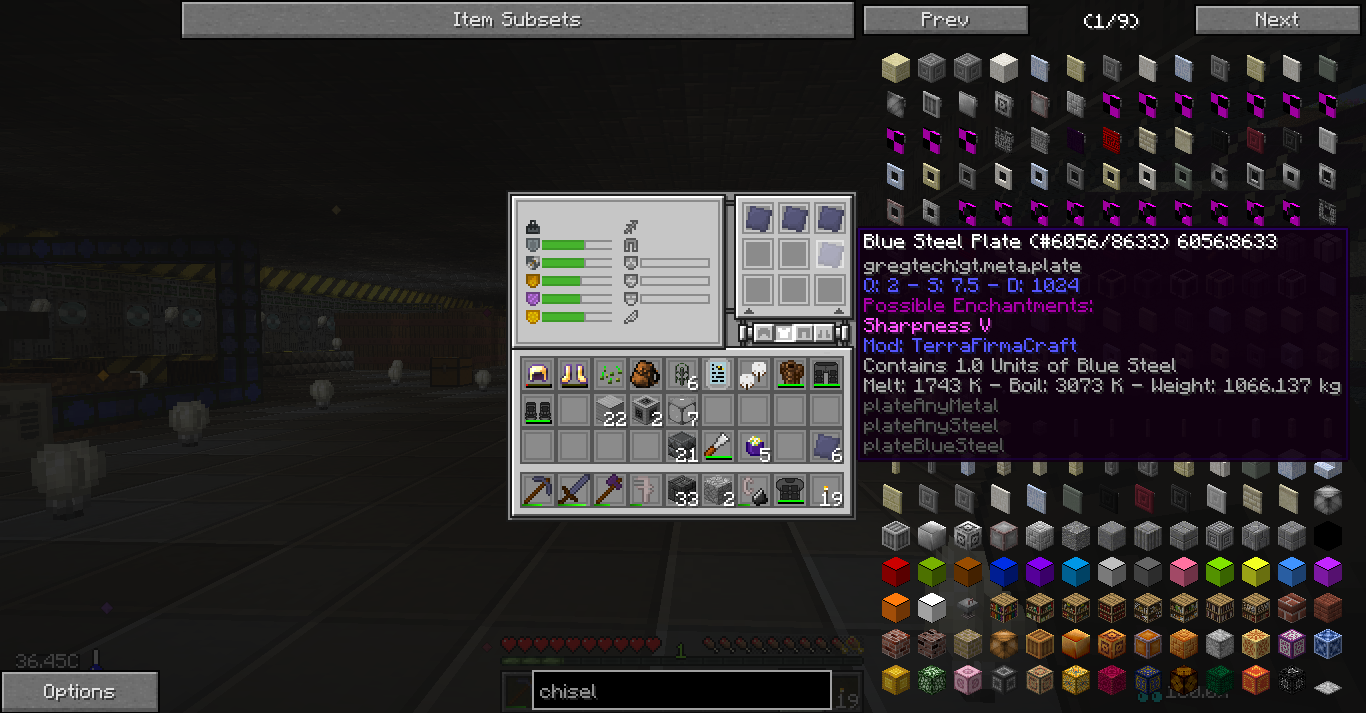Image resolution: width=1366 pixels, height=713 pixels.
Task: Pick the white wool block in item panel
Action: [x=931, y=606]
